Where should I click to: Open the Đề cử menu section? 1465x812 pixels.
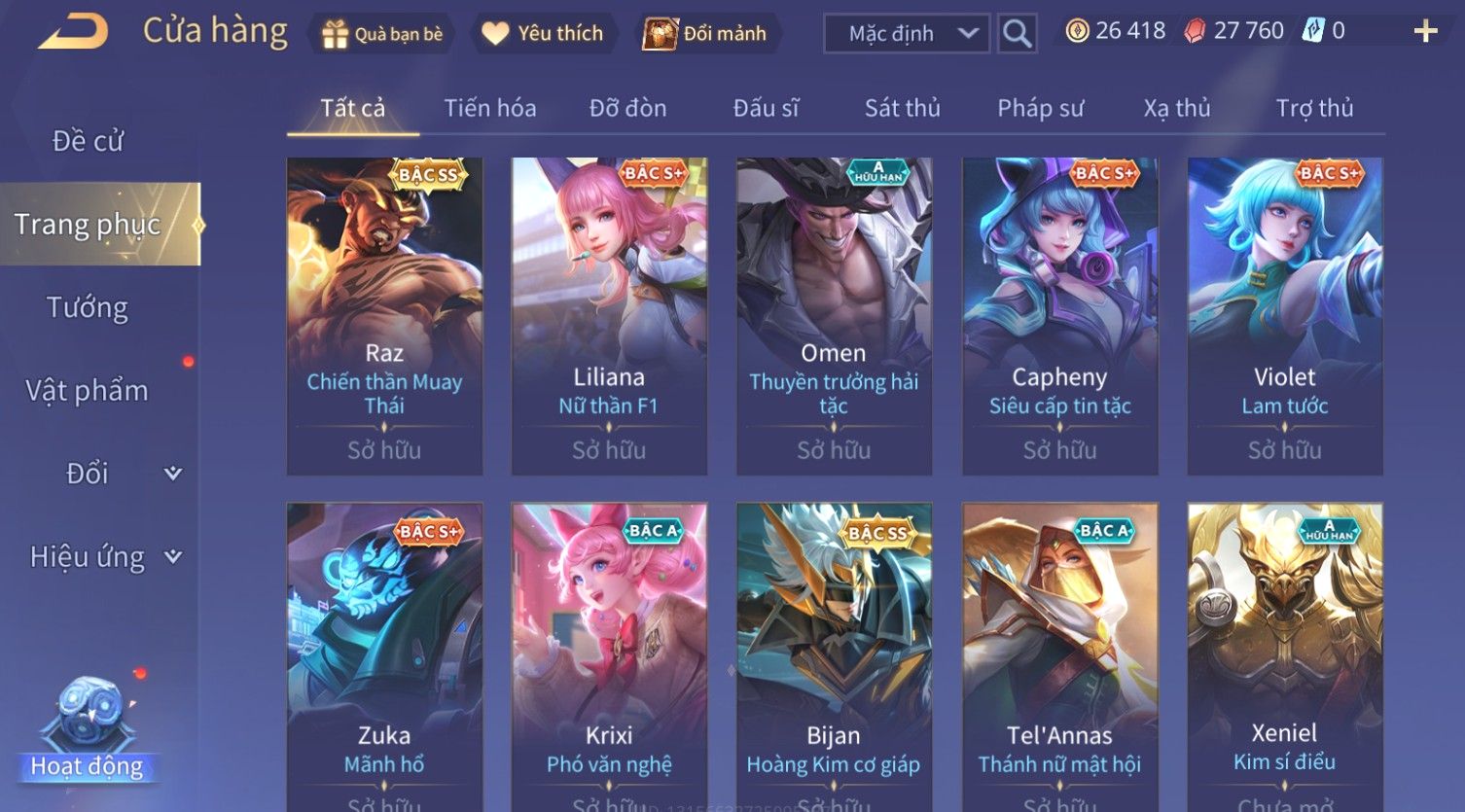88,141
